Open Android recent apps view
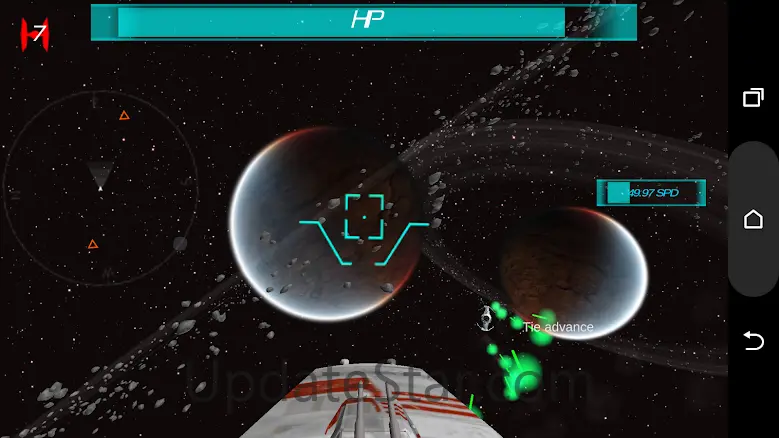The image size is (779, 438). (x=753, y=97)
